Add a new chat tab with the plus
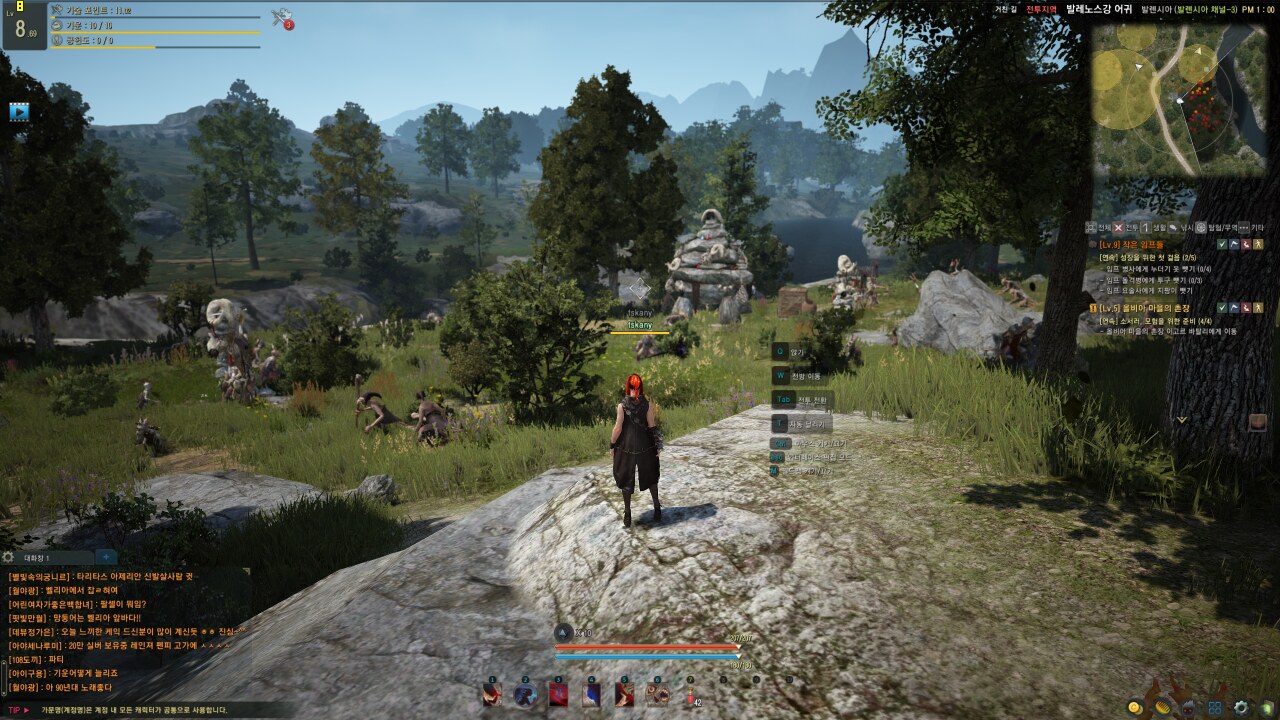Viewport: 1280px width, 720px height. pos(105,558)
